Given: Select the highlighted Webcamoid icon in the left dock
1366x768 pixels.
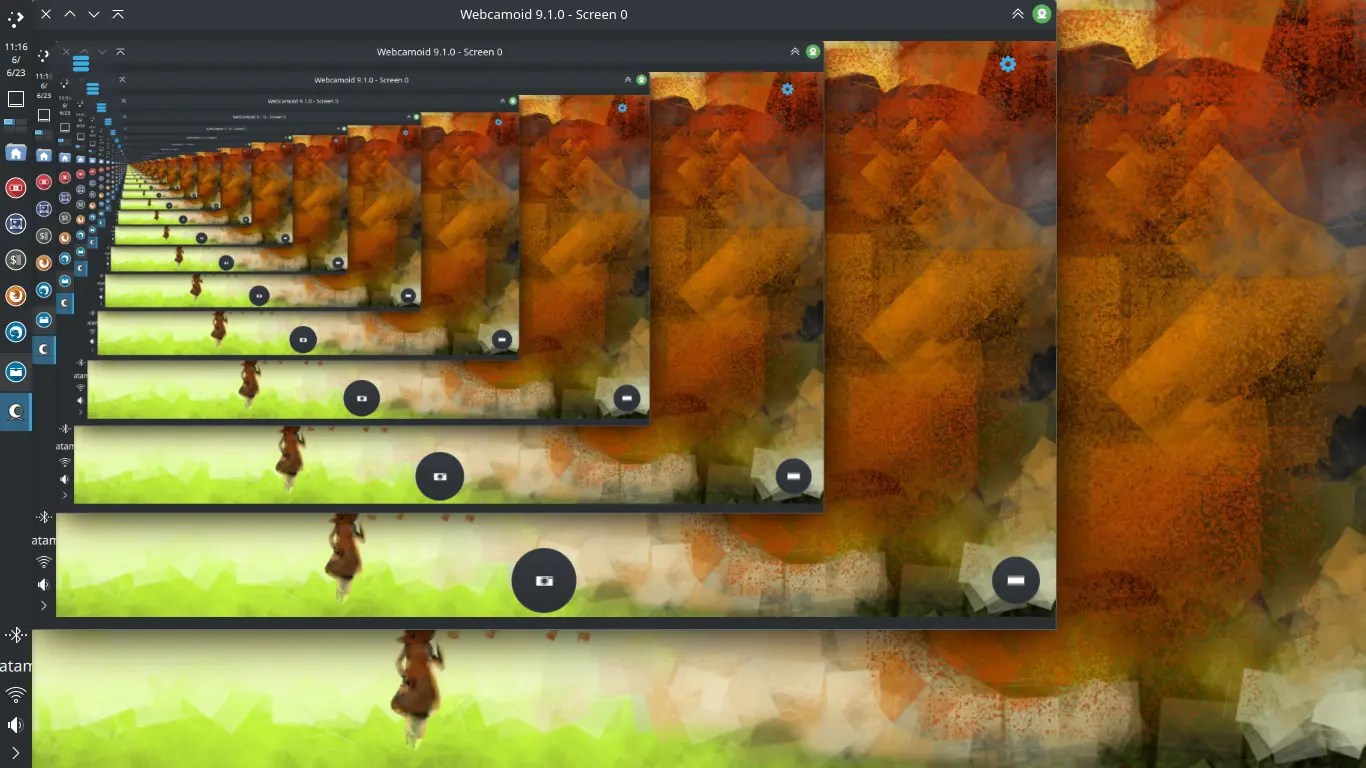Looking at the screenshot, I should (x=15, y=411).
